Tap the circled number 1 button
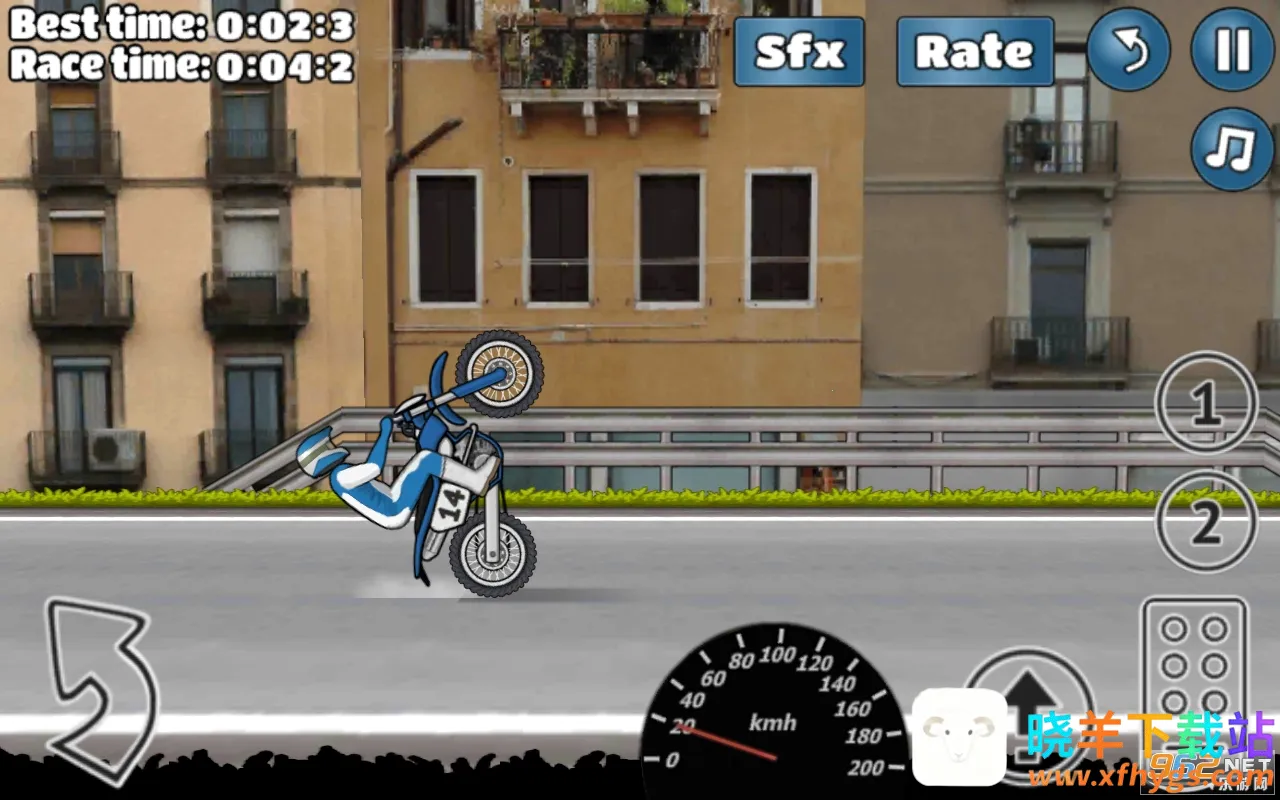 point(1205,404)
